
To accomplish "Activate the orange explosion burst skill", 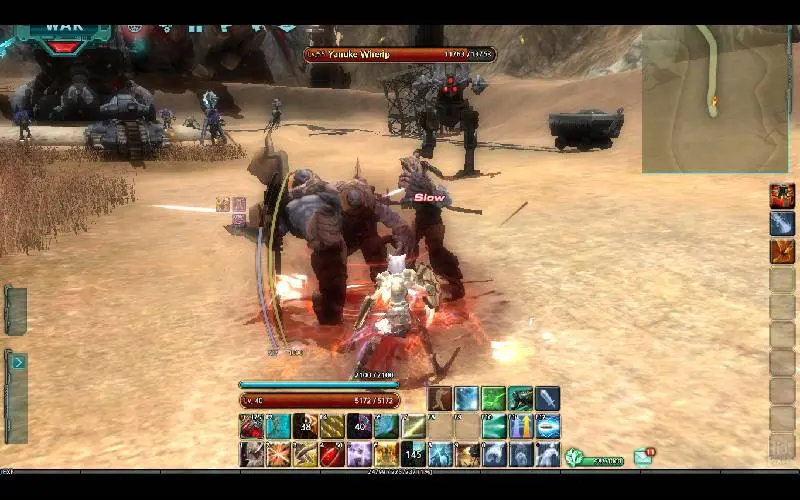I will pyautogui.click(x=278, y=455).
